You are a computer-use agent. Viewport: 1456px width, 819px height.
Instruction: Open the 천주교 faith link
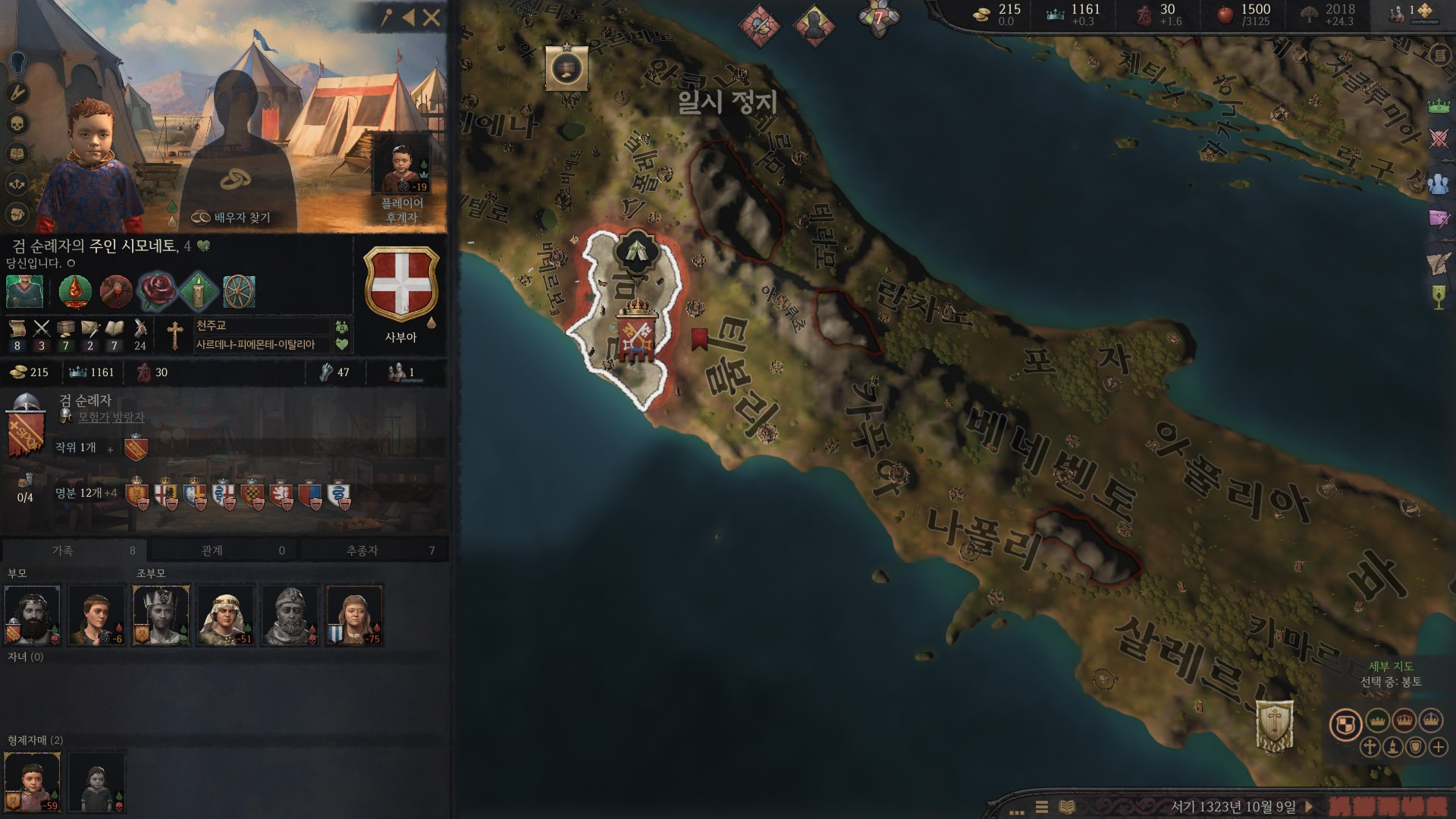pyautogui.click(x=212, y=325)
